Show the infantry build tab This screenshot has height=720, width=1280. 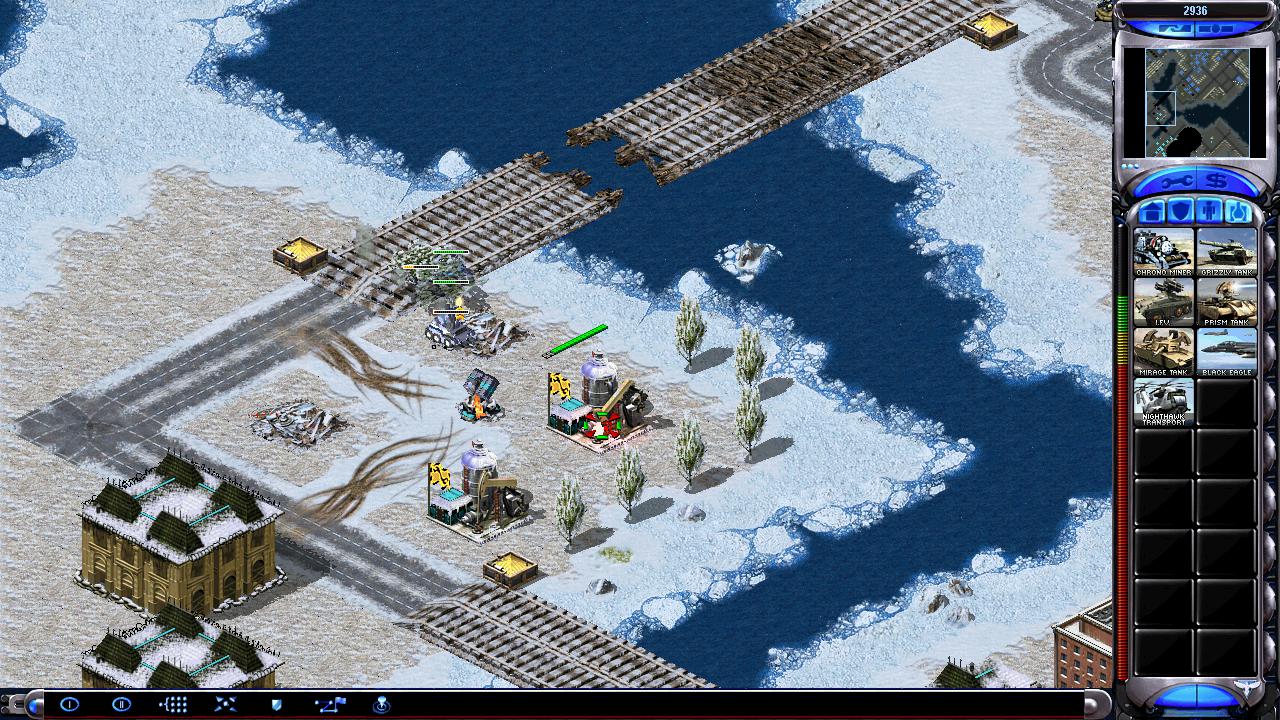click(x=1210, y=212)
